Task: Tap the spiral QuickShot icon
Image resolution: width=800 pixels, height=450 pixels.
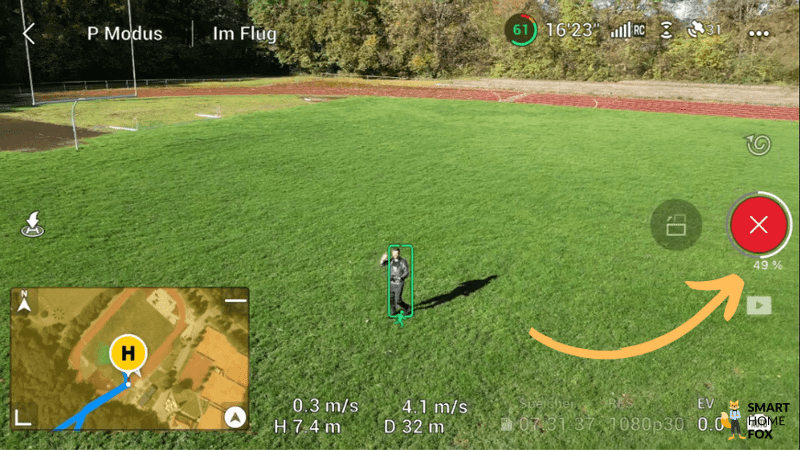Action: (758, 146)
